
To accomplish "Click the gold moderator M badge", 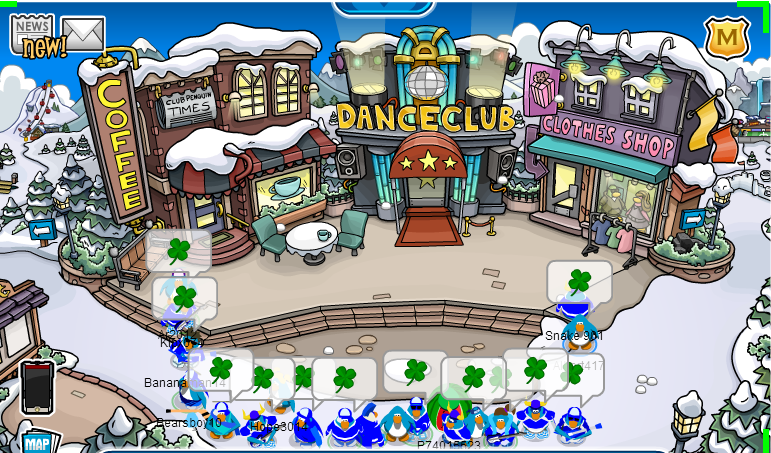I will point(726,38).
